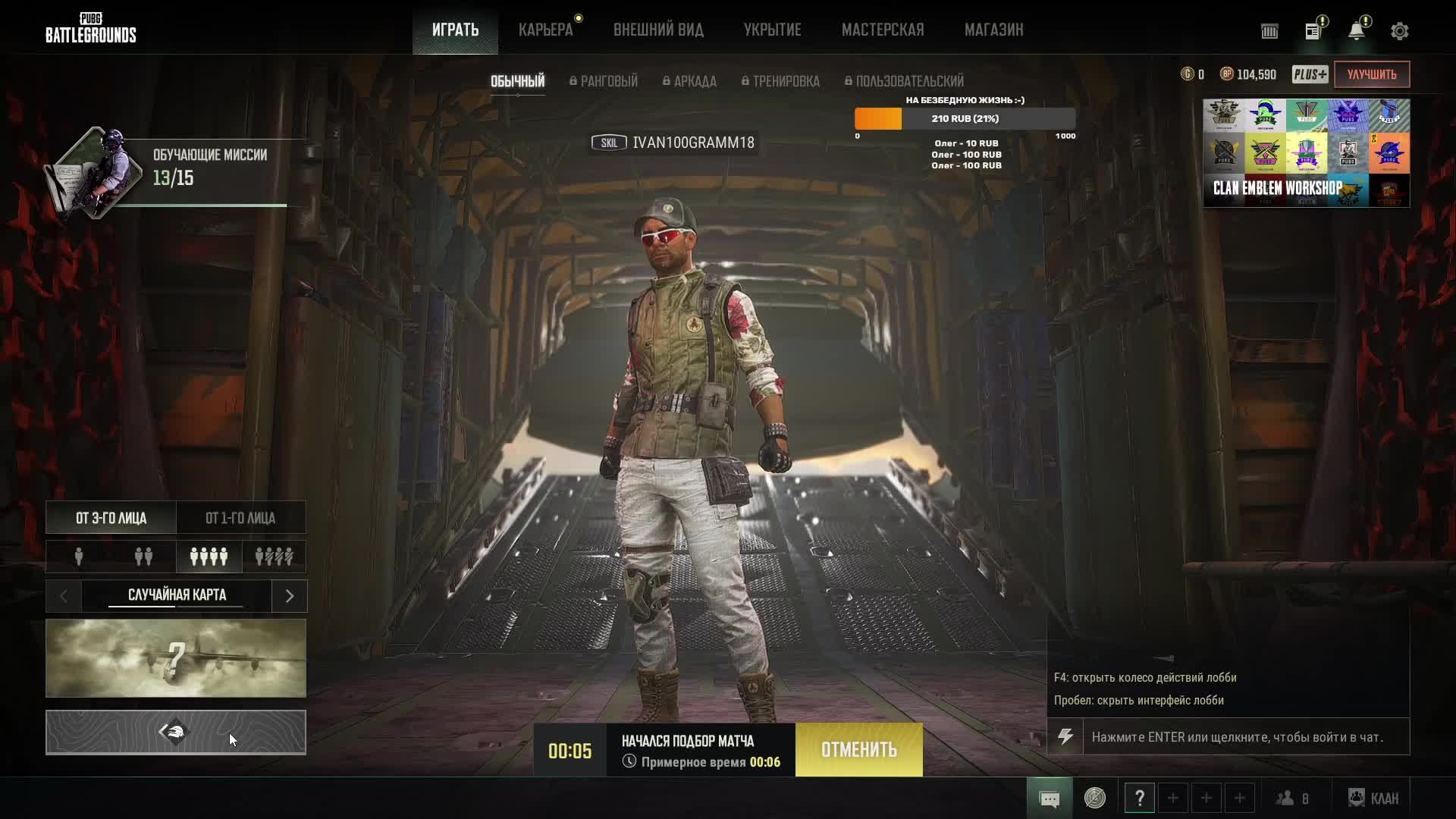
Task: Open the МАГАЗИН store tab
Action: (x=993, y=30)
